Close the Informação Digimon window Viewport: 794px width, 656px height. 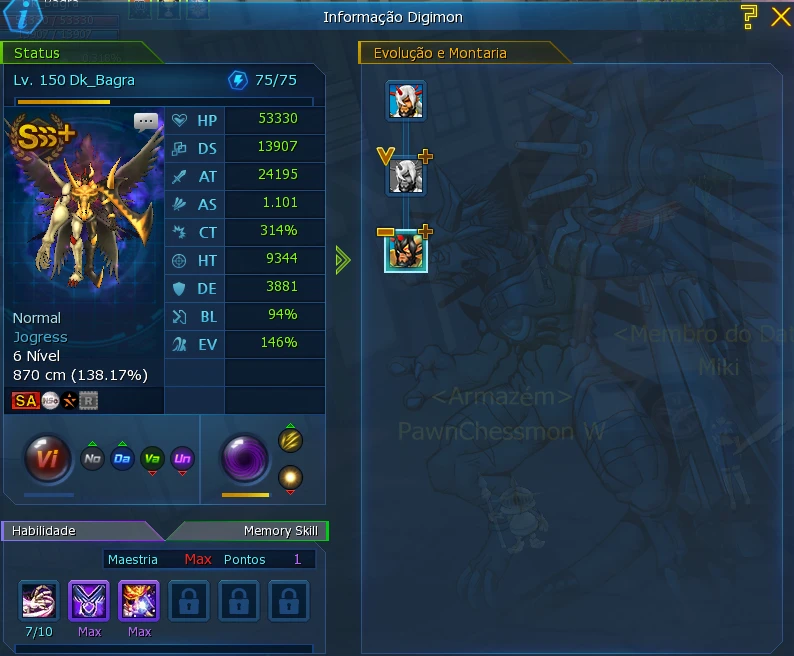780,16
